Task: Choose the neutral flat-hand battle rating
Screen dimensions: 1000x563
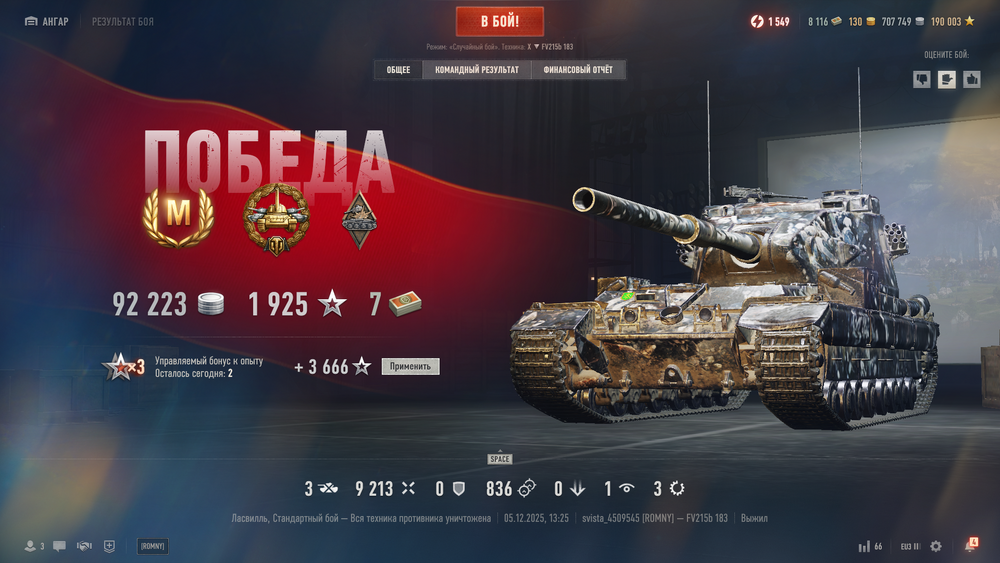Action: 946,79
